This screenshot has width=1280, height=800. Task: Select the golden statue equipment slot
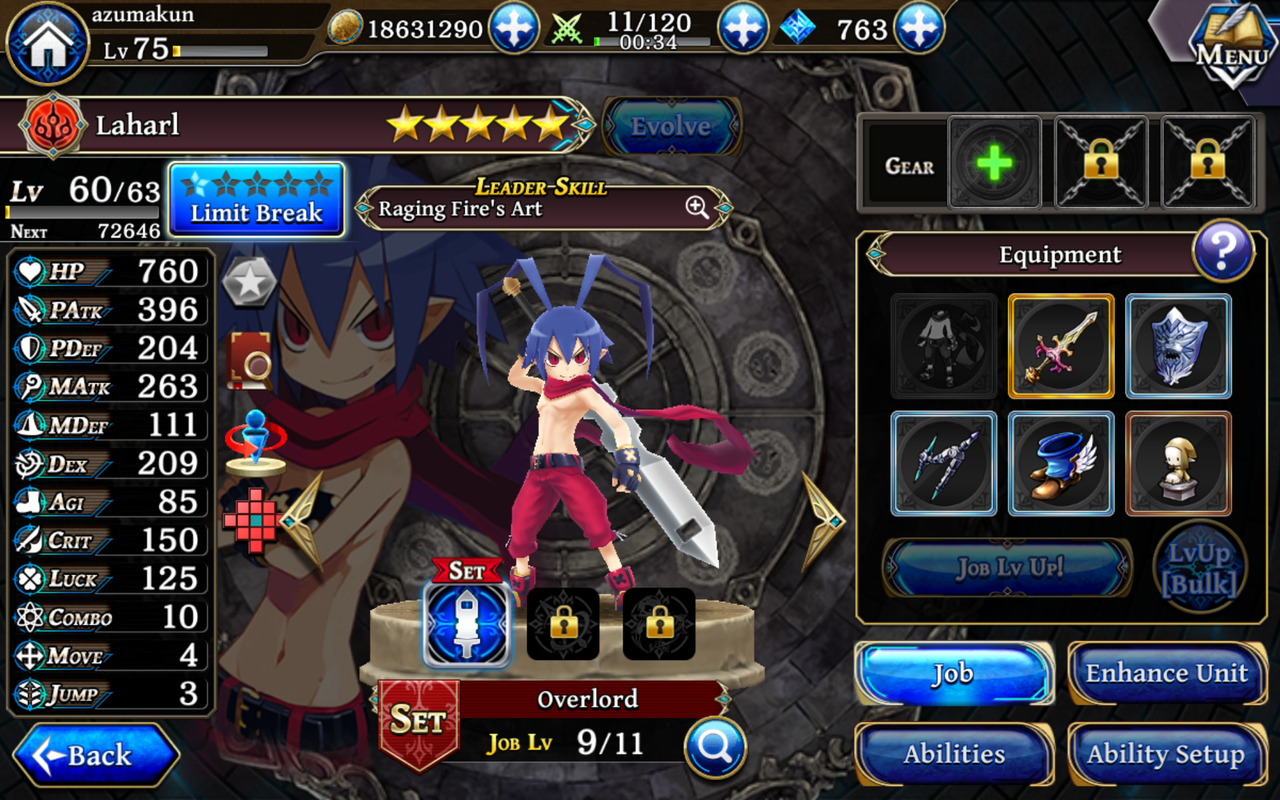click(x=1178, y=463)
